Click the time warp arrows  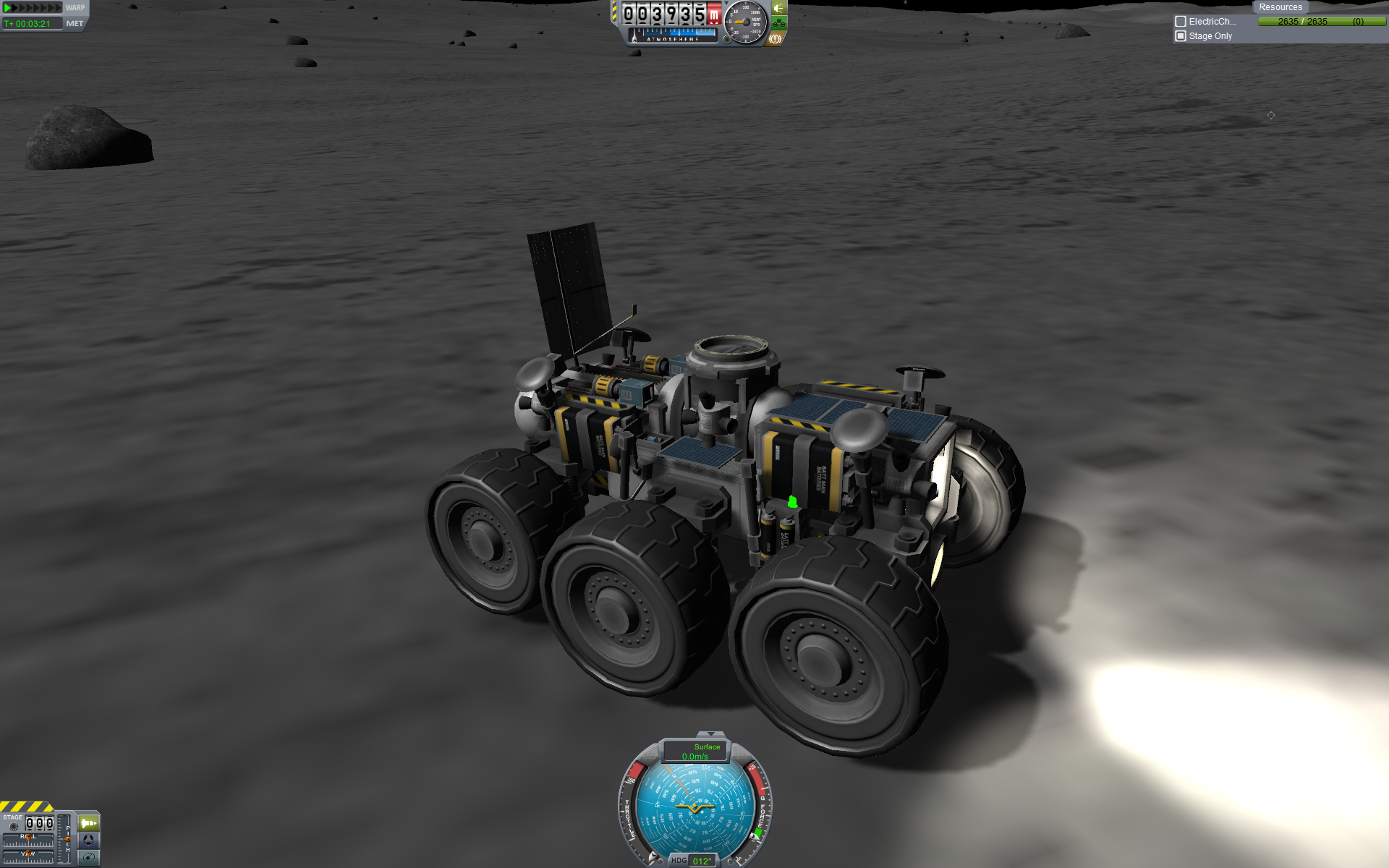click(33, 8)
